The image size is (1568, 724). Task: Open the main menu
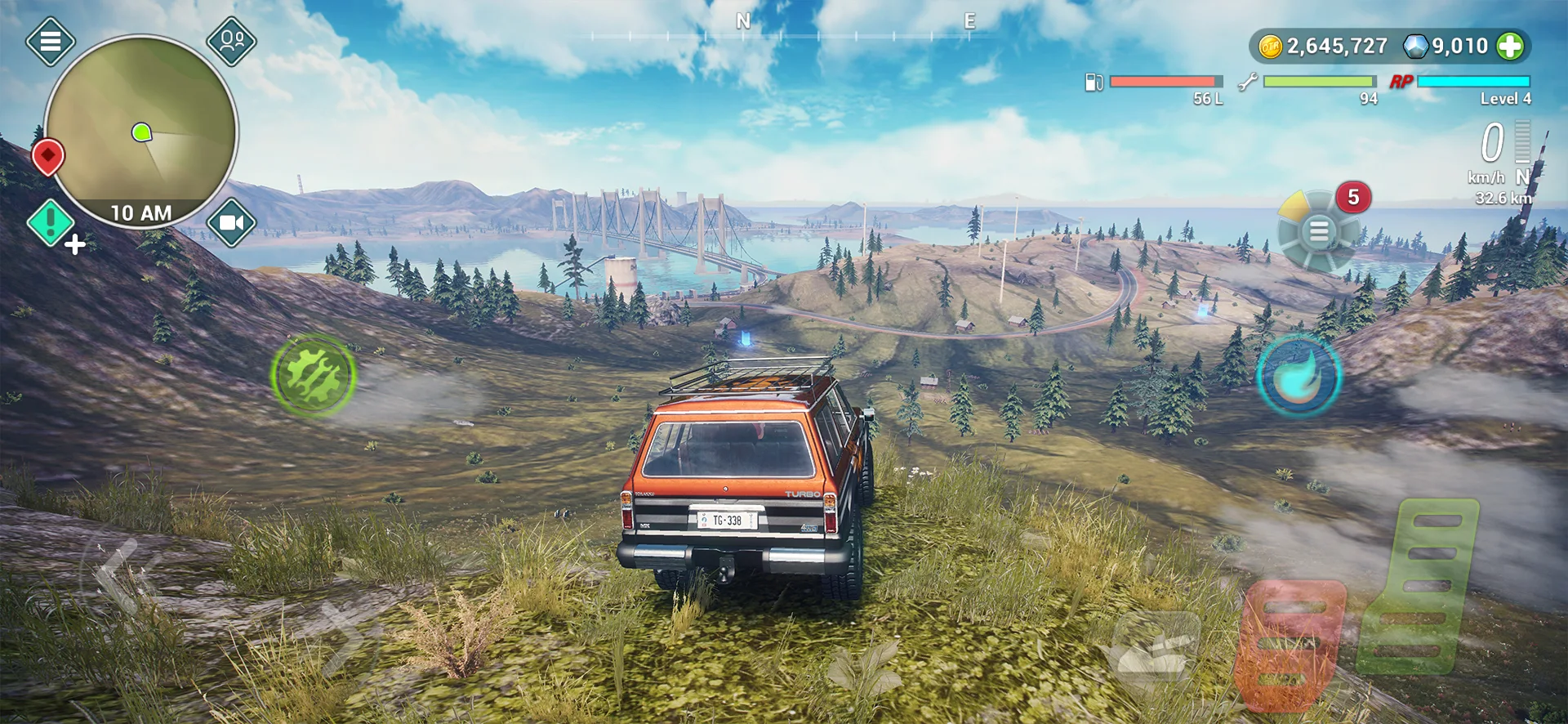coord(51,41)
